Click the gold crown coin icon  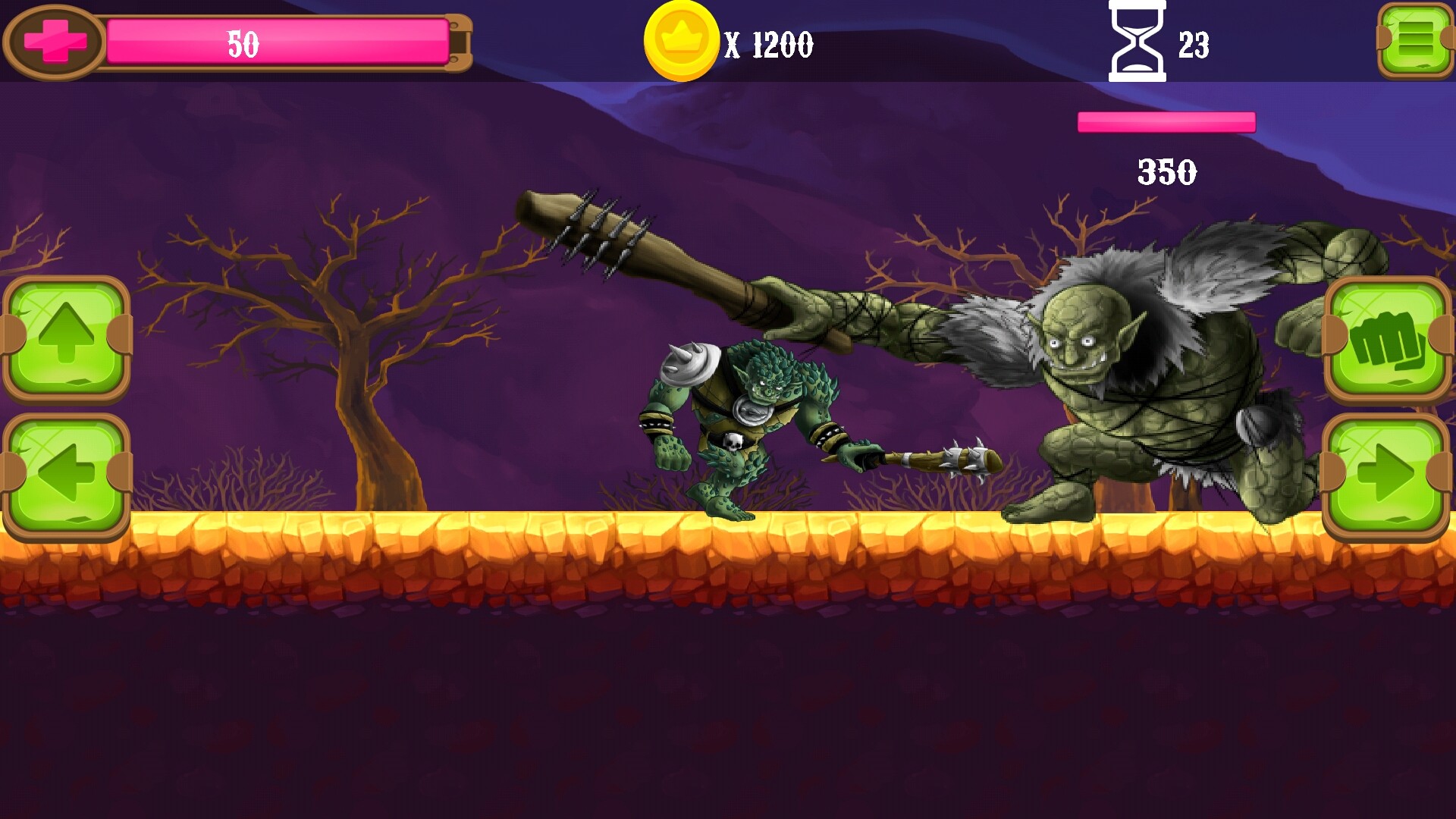point(681,41)
